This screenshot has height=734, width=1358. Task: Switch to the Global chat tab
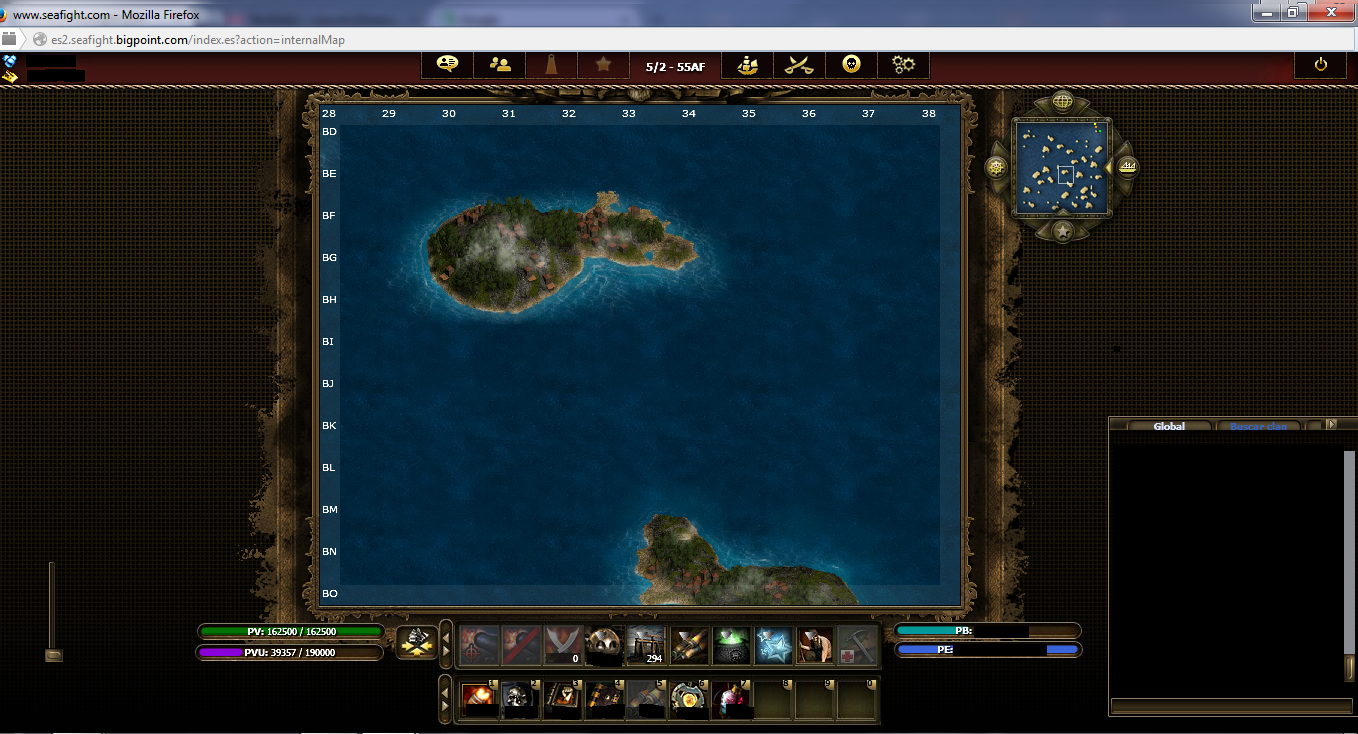[x=1168, y=425]
